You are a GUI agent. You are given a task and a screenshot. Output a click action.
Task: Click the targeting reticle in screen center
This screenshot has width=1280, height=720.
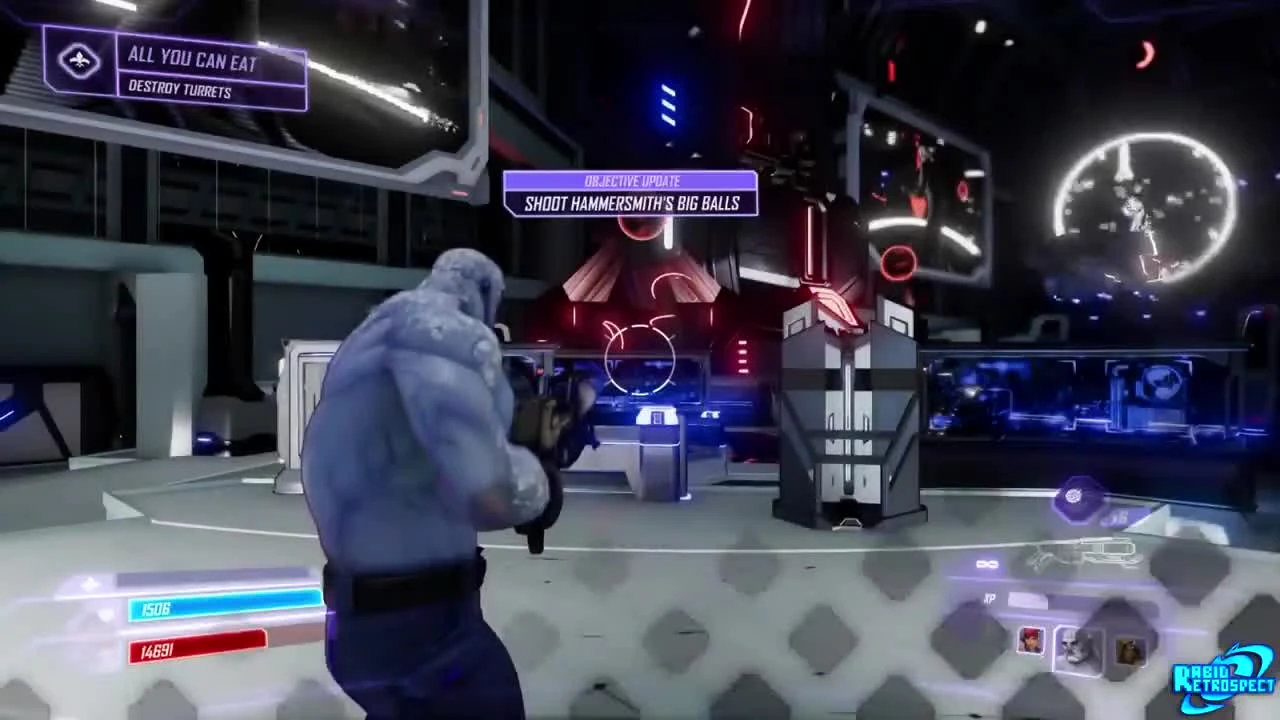640,360
